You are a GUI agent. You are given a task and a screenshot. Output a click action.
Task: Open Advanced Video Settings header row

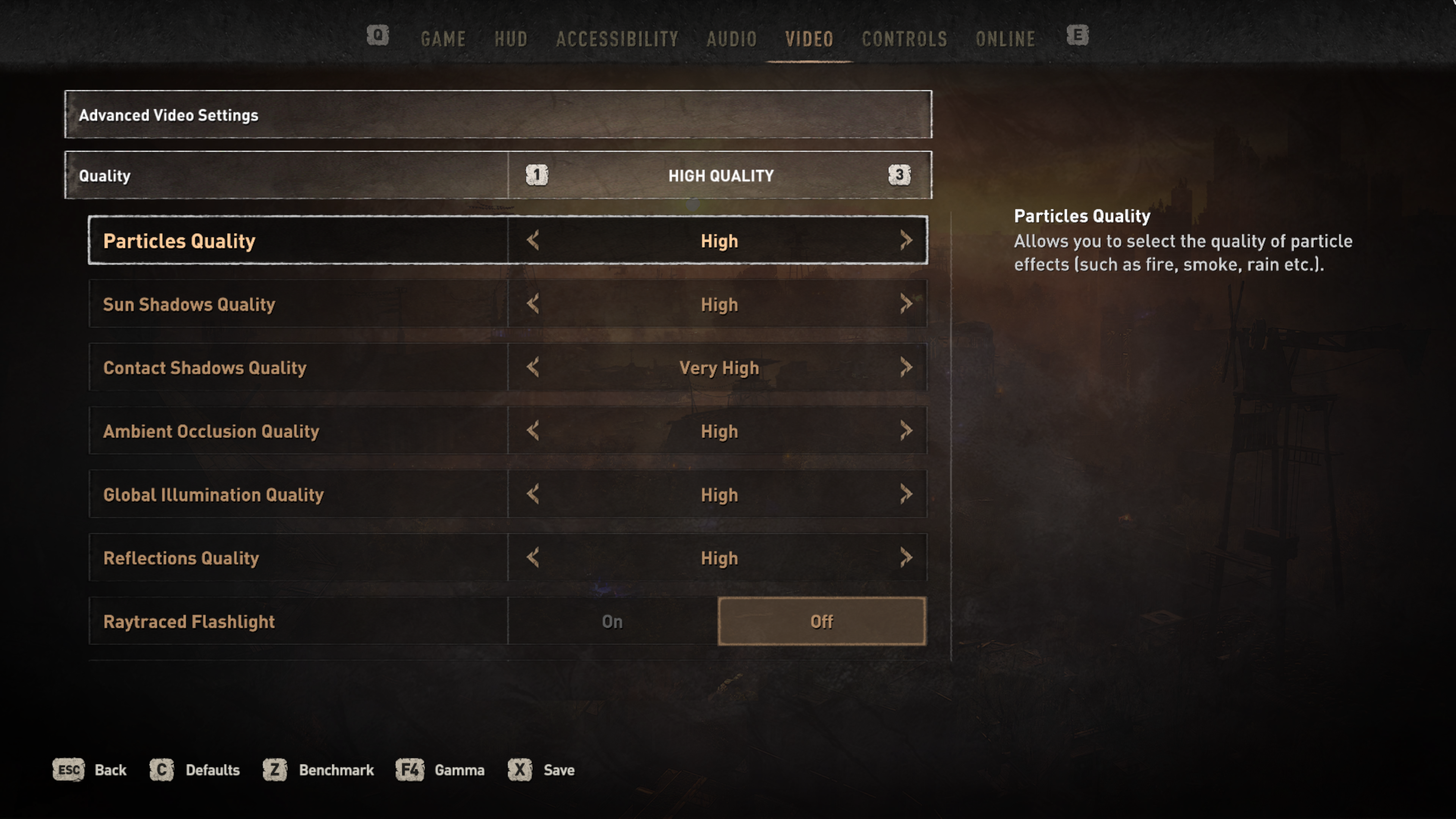[x=497, y=115]
